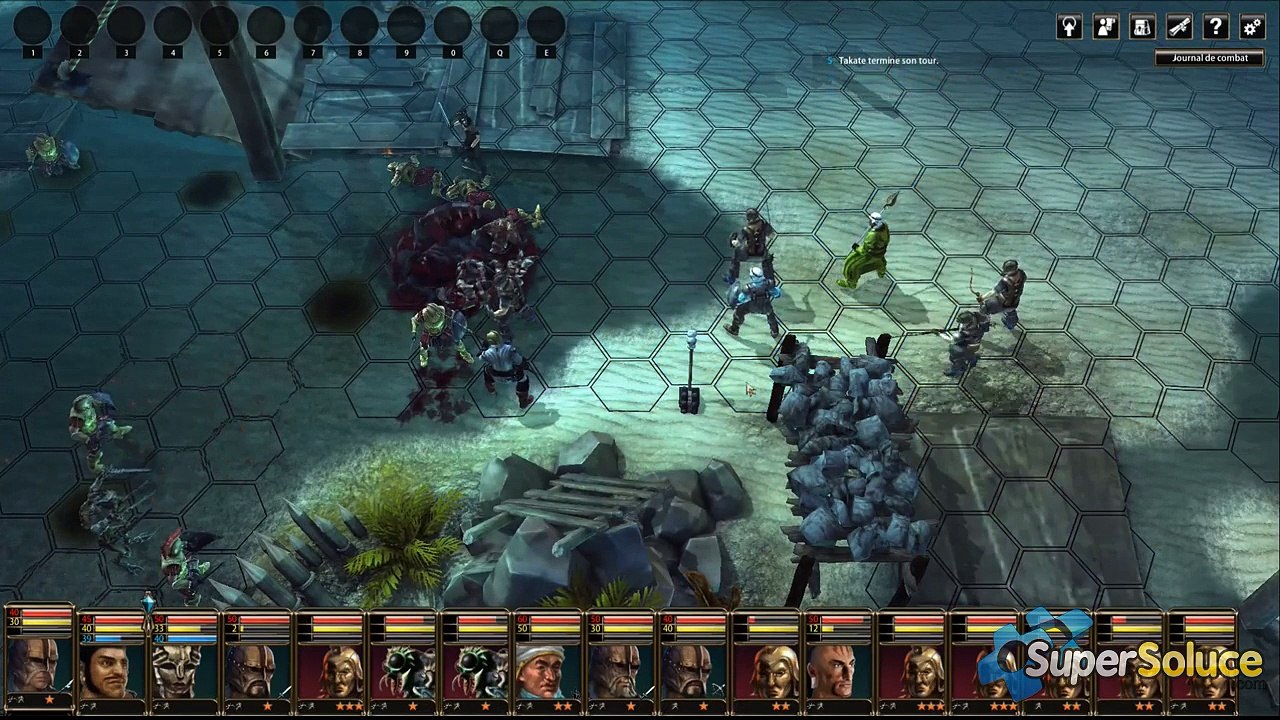Open the quest scroll journal
This screenshot has height=720, width=1280.
[1179, 27]
